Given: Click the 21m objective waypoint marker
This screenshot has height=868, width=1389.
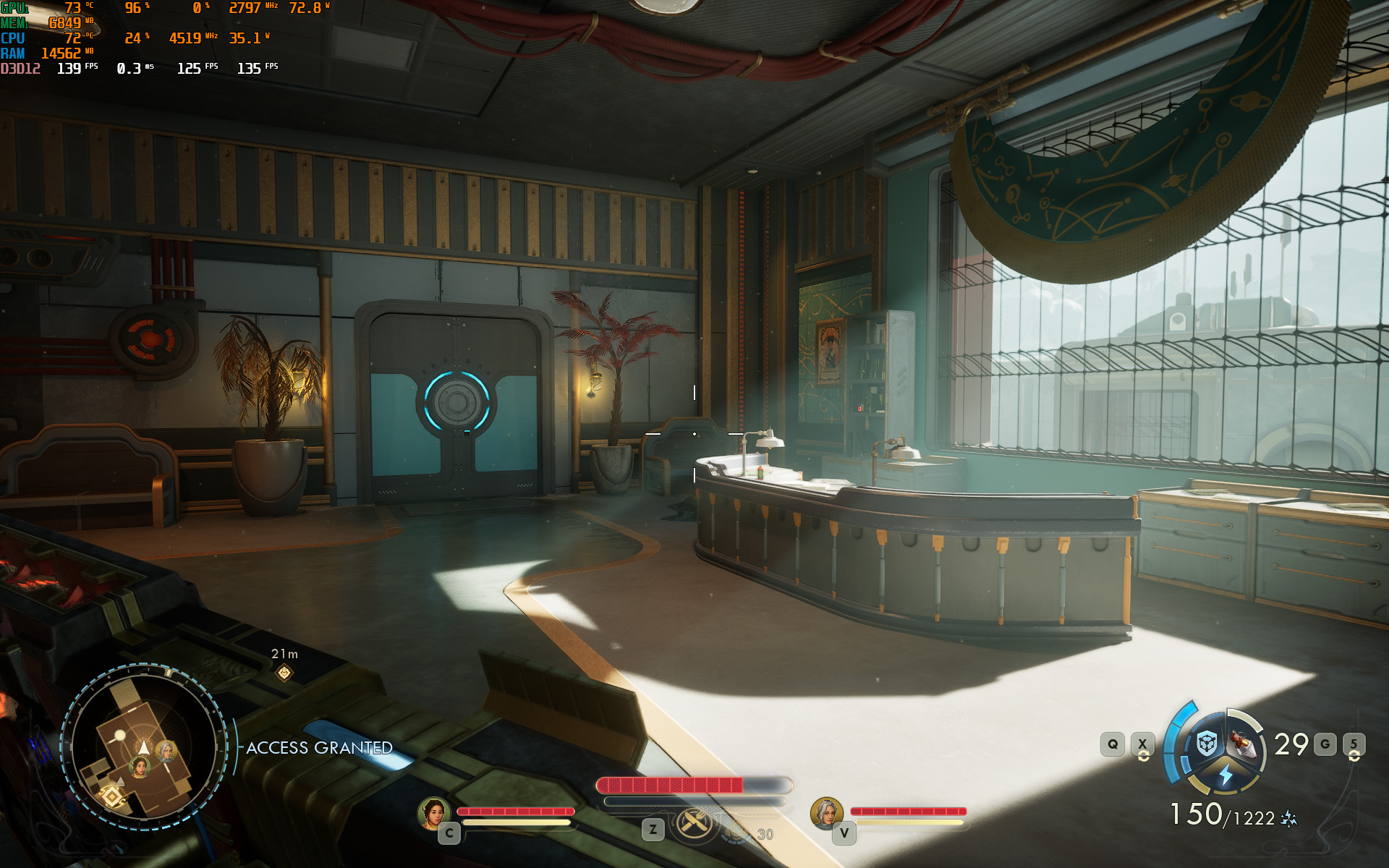Looking at the screenshot, I should 284,673.
